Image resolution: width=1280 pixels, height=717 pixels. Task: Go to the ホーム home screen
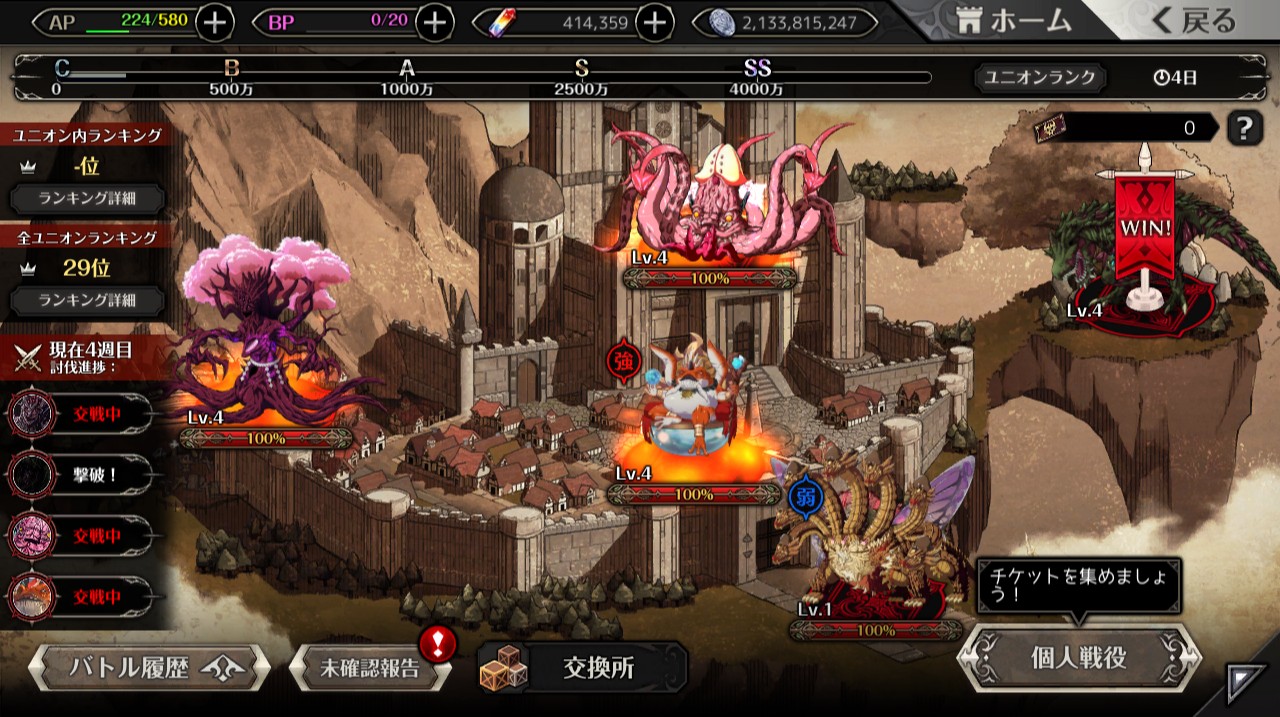tap(1013, 21)
